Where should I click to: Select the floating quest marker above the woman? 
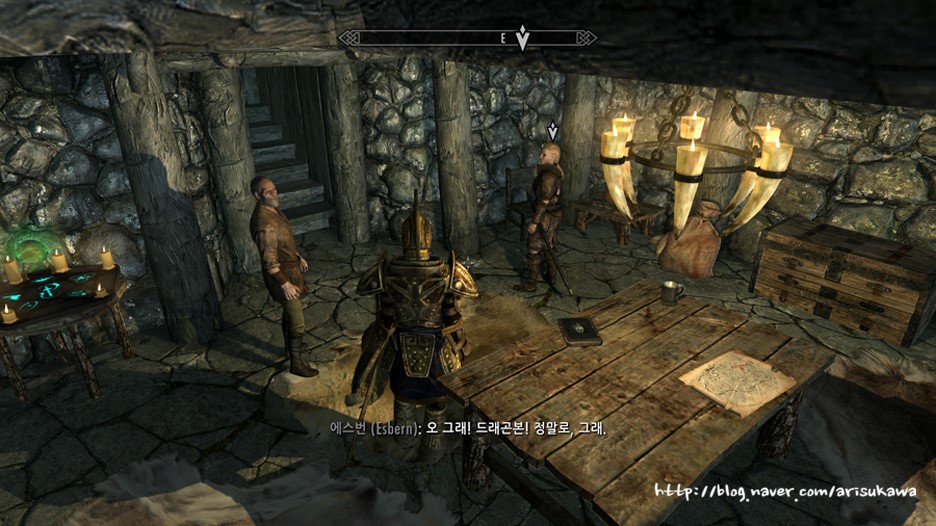click(x=552, y=130)
